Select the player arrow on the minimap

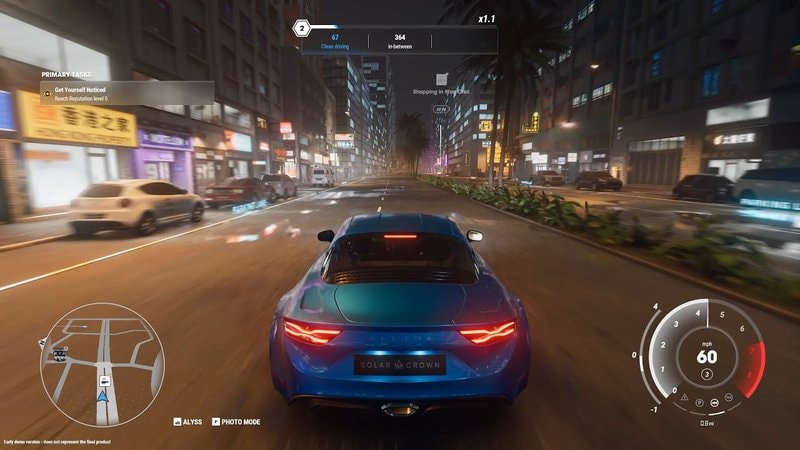(102, 397)
